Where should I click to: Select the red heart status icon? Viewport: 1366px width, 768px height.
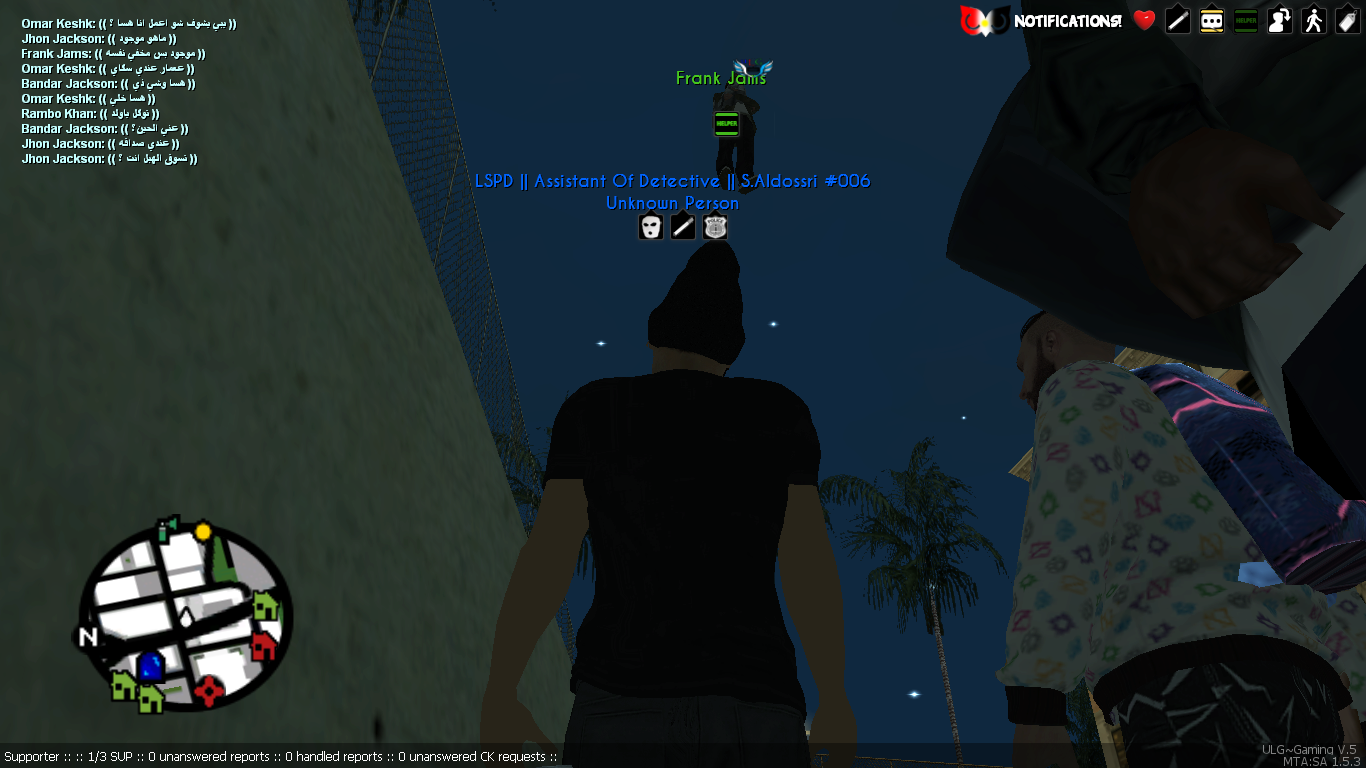pyautogui.click(x=1144, y=20)
